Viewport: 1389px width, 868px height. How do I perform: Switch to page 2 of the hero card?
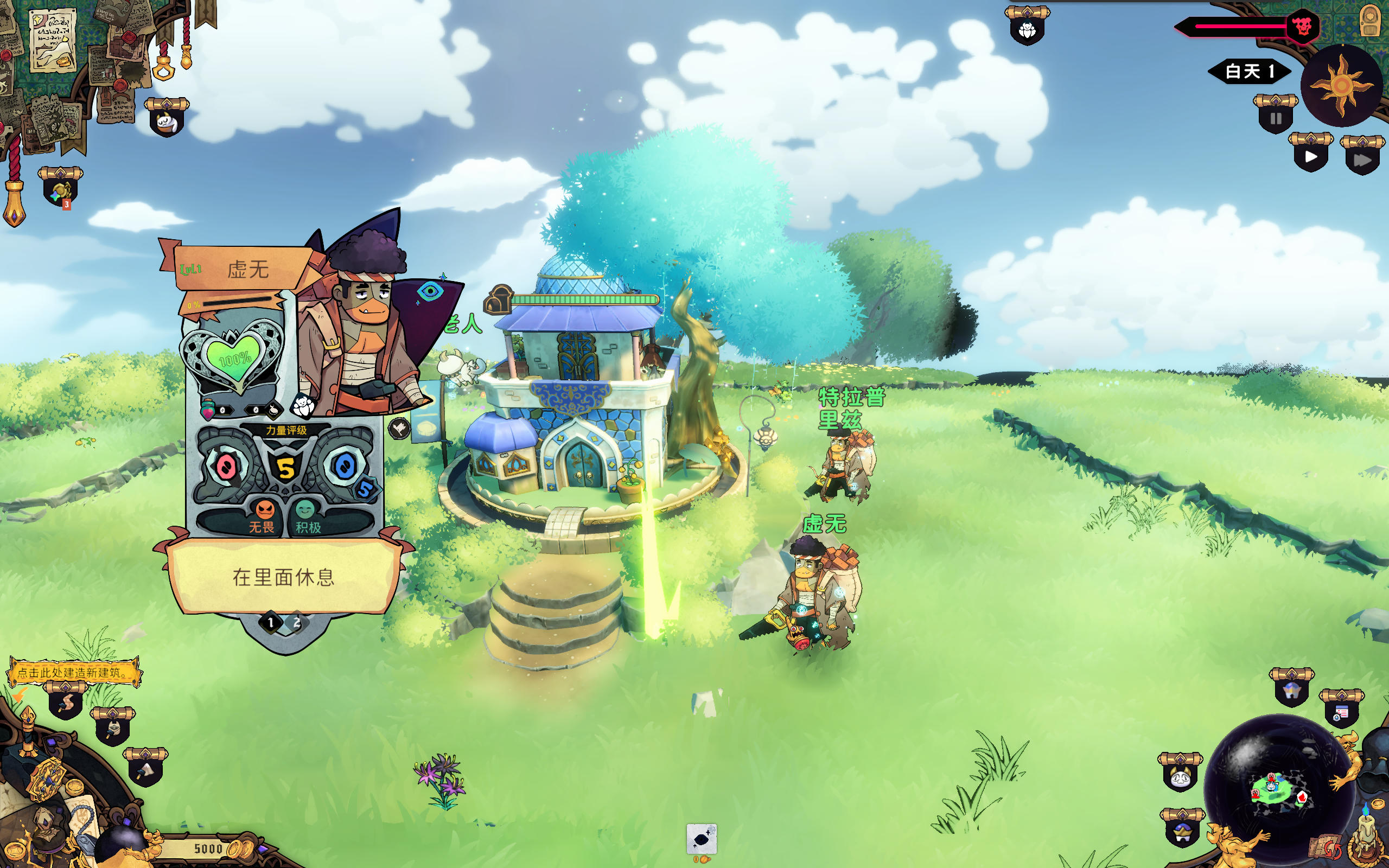[x=297, y=622]
